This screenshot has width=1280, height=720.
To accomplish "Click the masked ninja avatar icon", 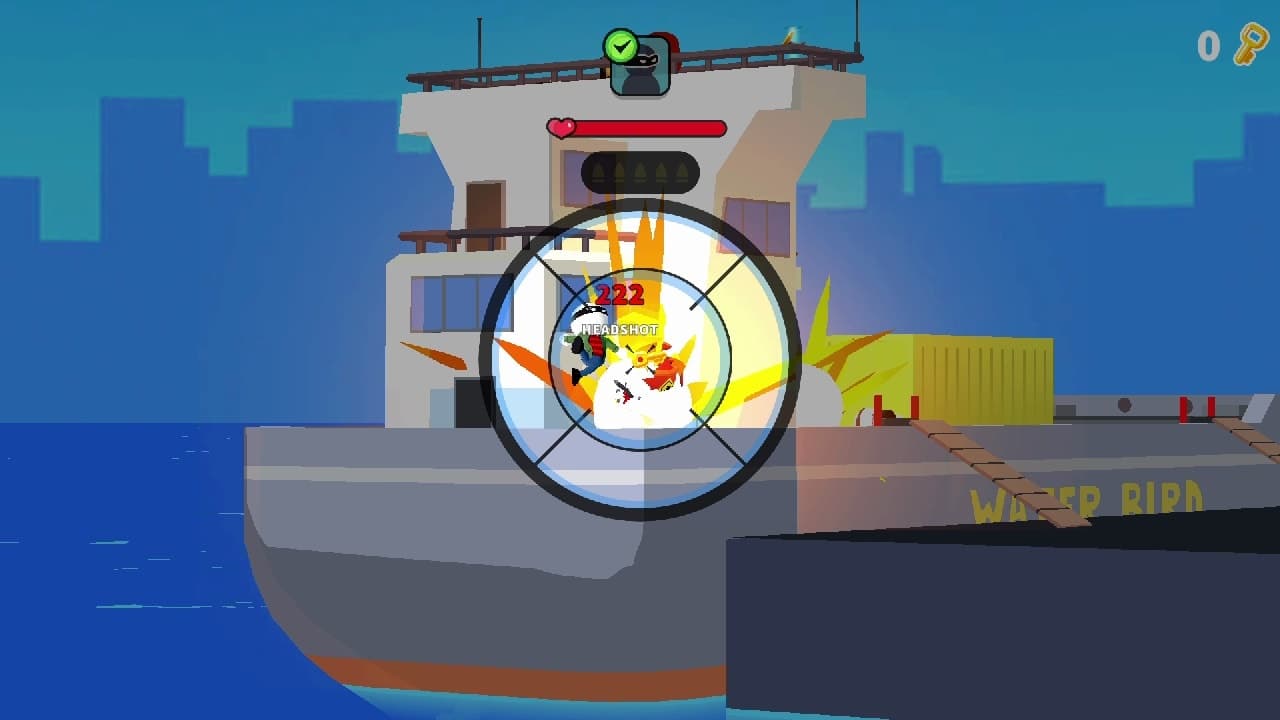I will (639, 65).
